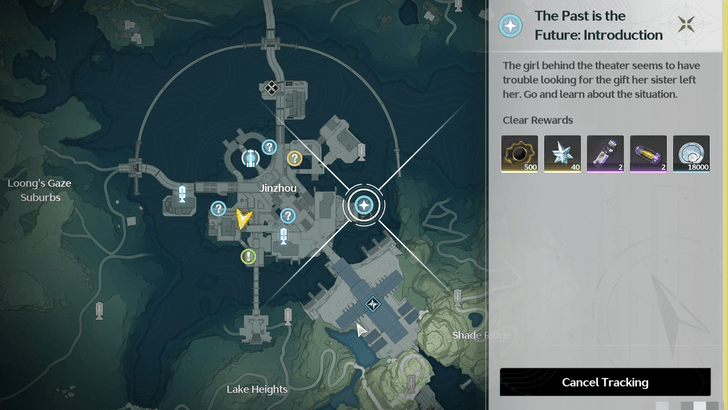Screen dimensions: 728x410
Task: Inspect the 18000 Shell Credit reward
Action: point(691,154)
